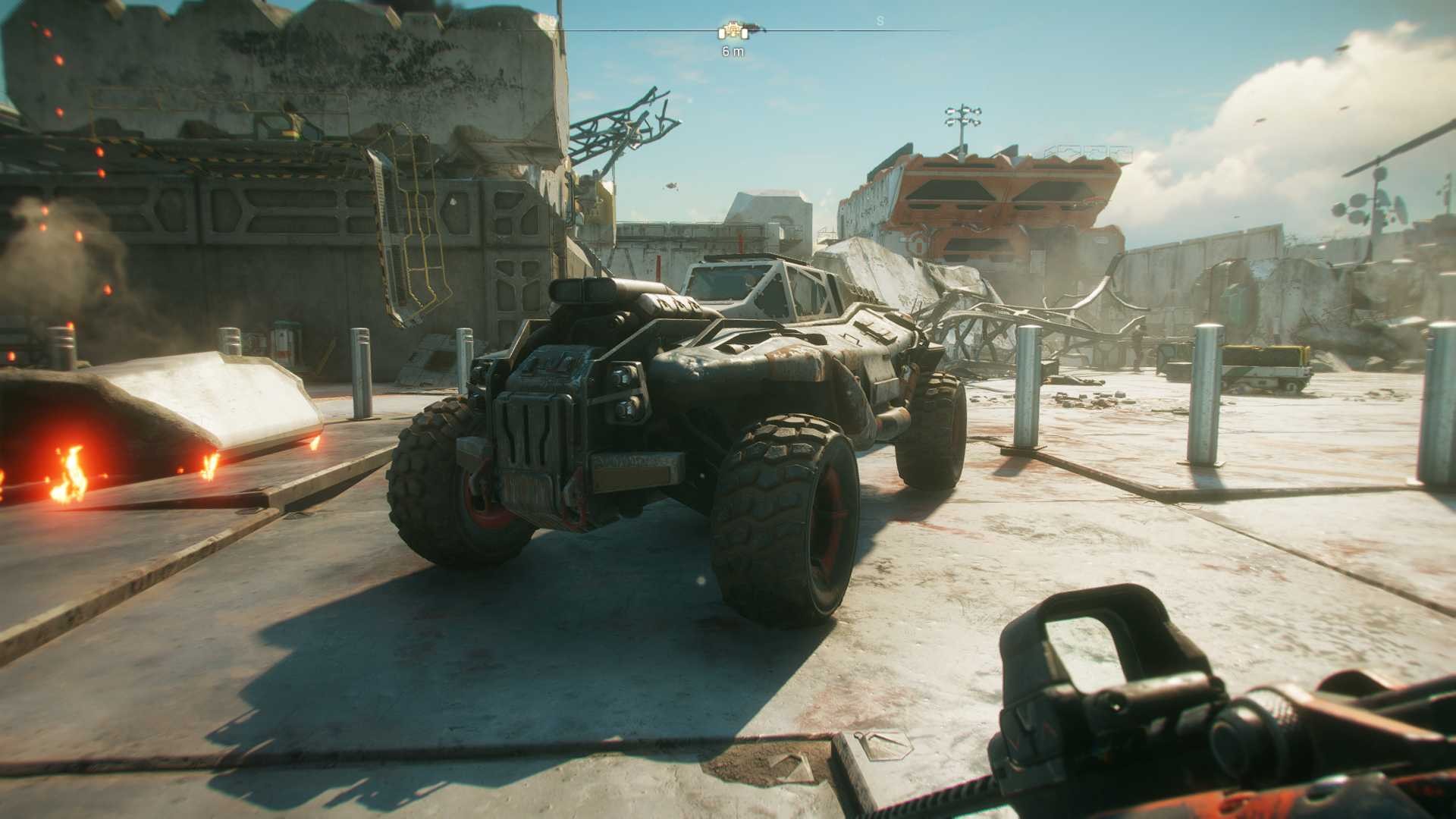Click the south 'S' compass heading
The height and width of the screenshot is (819, 1456).
[x=880, y=21]
